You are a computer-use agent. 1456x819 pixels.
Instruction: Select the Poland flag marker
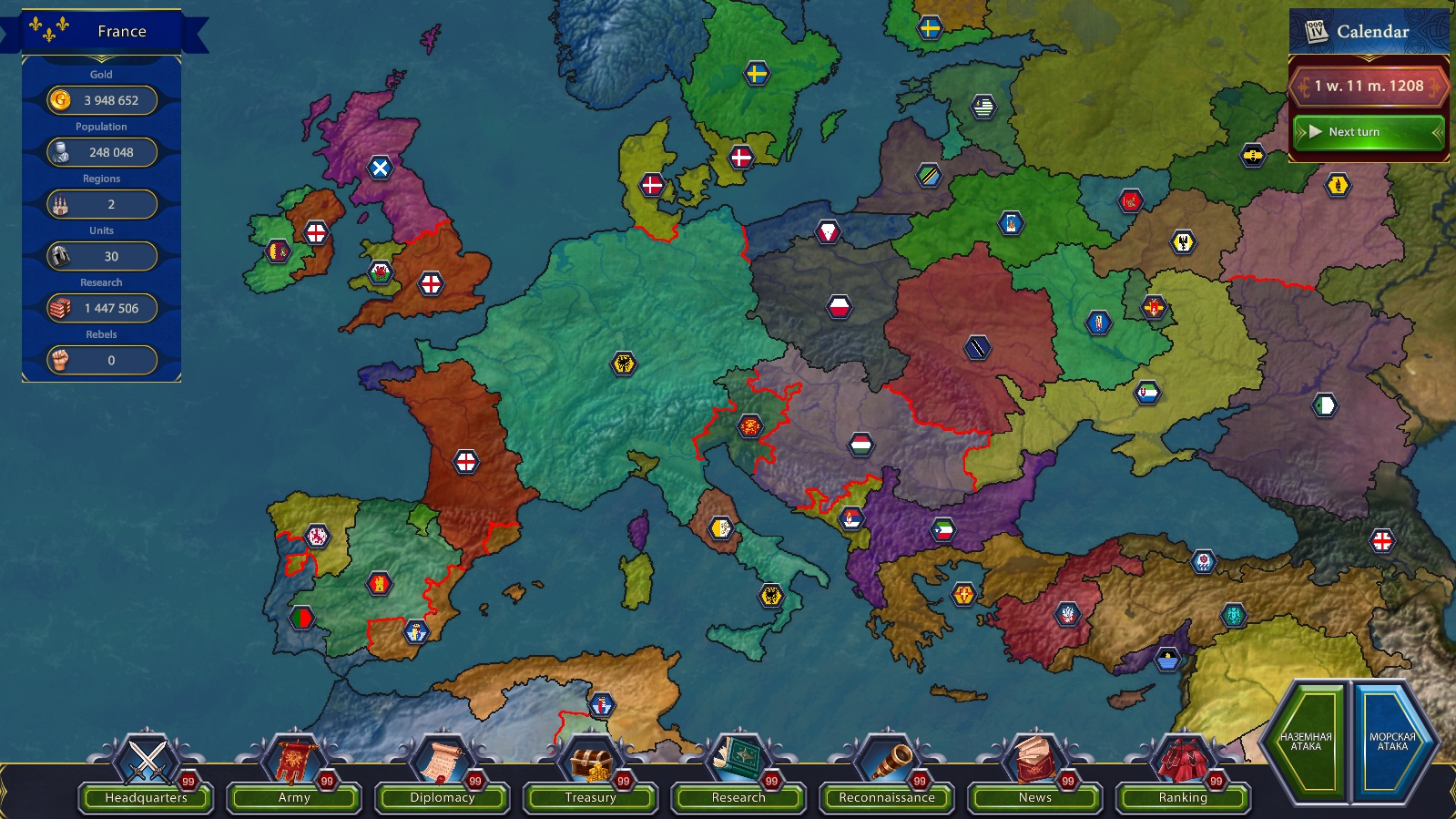[840, 304]
